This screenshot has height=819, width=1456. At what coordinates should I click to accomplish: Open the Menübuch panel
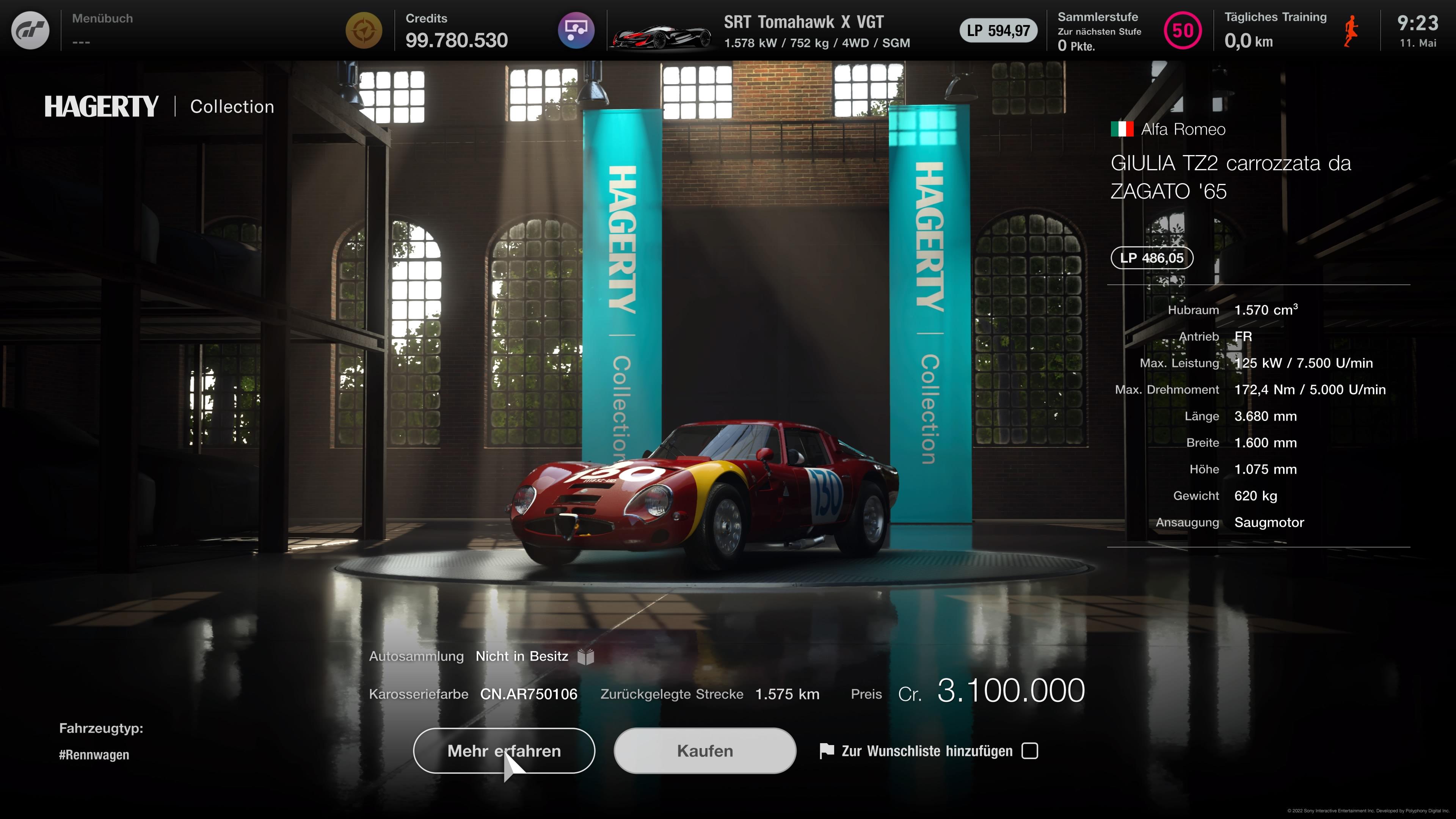pyautogui.click(x=102, y=30)
